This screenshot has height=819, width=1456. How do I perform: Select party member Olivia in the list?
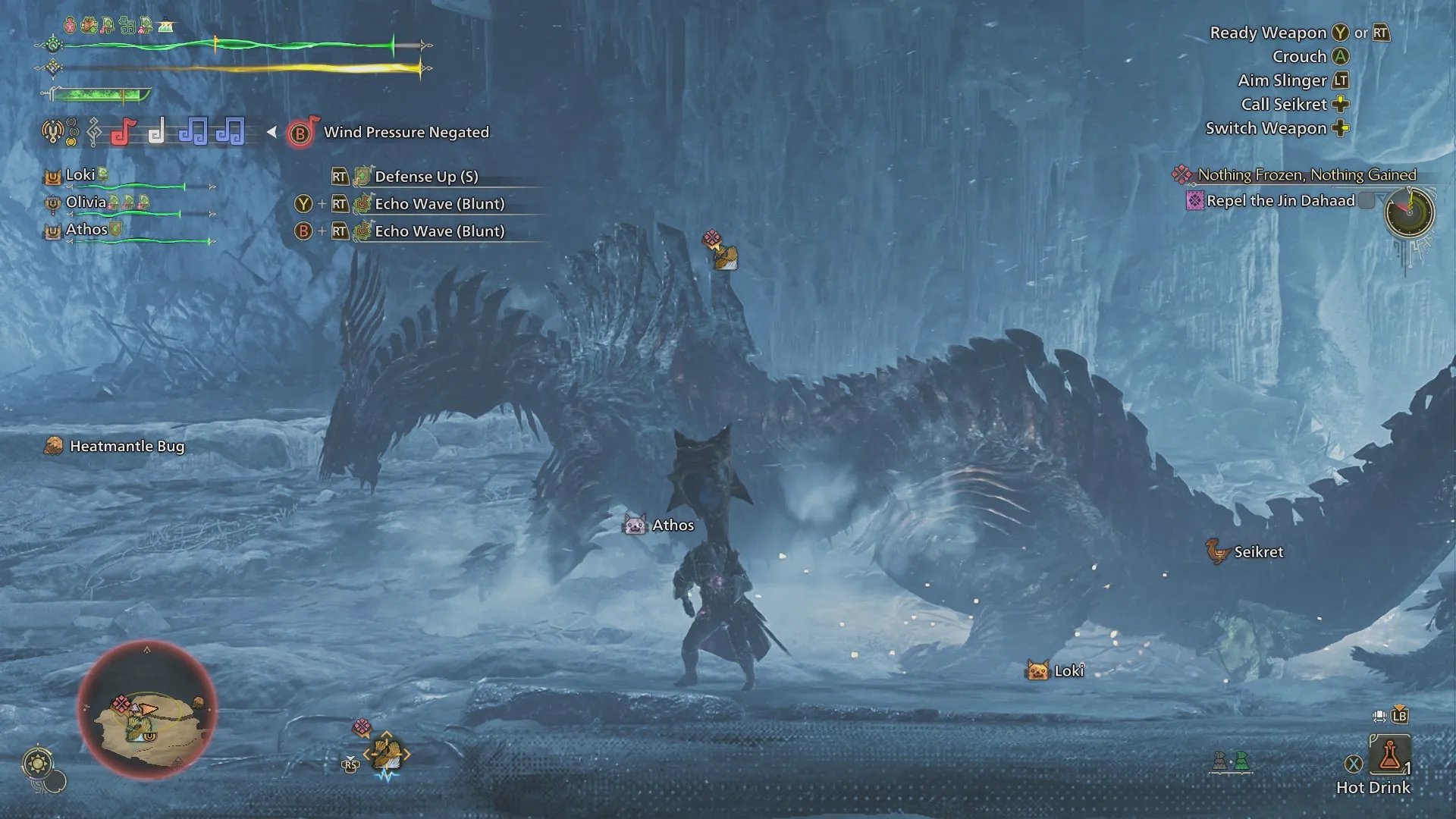86,202
